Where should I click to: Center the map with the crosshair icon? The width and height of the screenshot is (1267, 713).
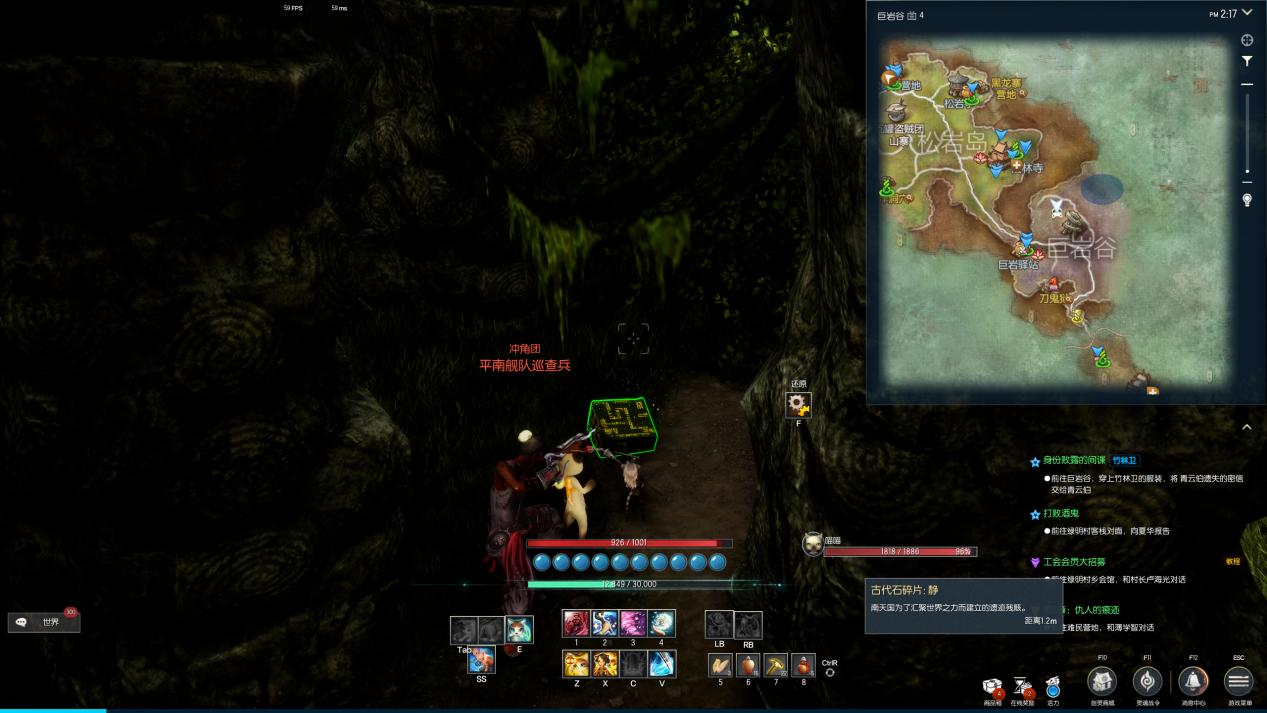[x=1247, y=40]
